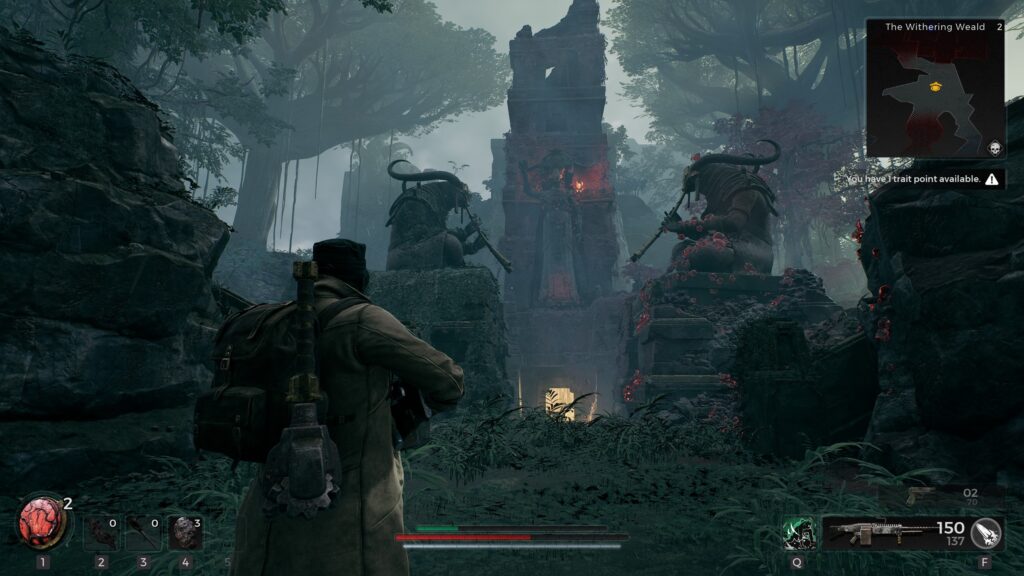Activate the green archetype skill icon
This screenshot has height=576, width=1024.
(798, 533)
